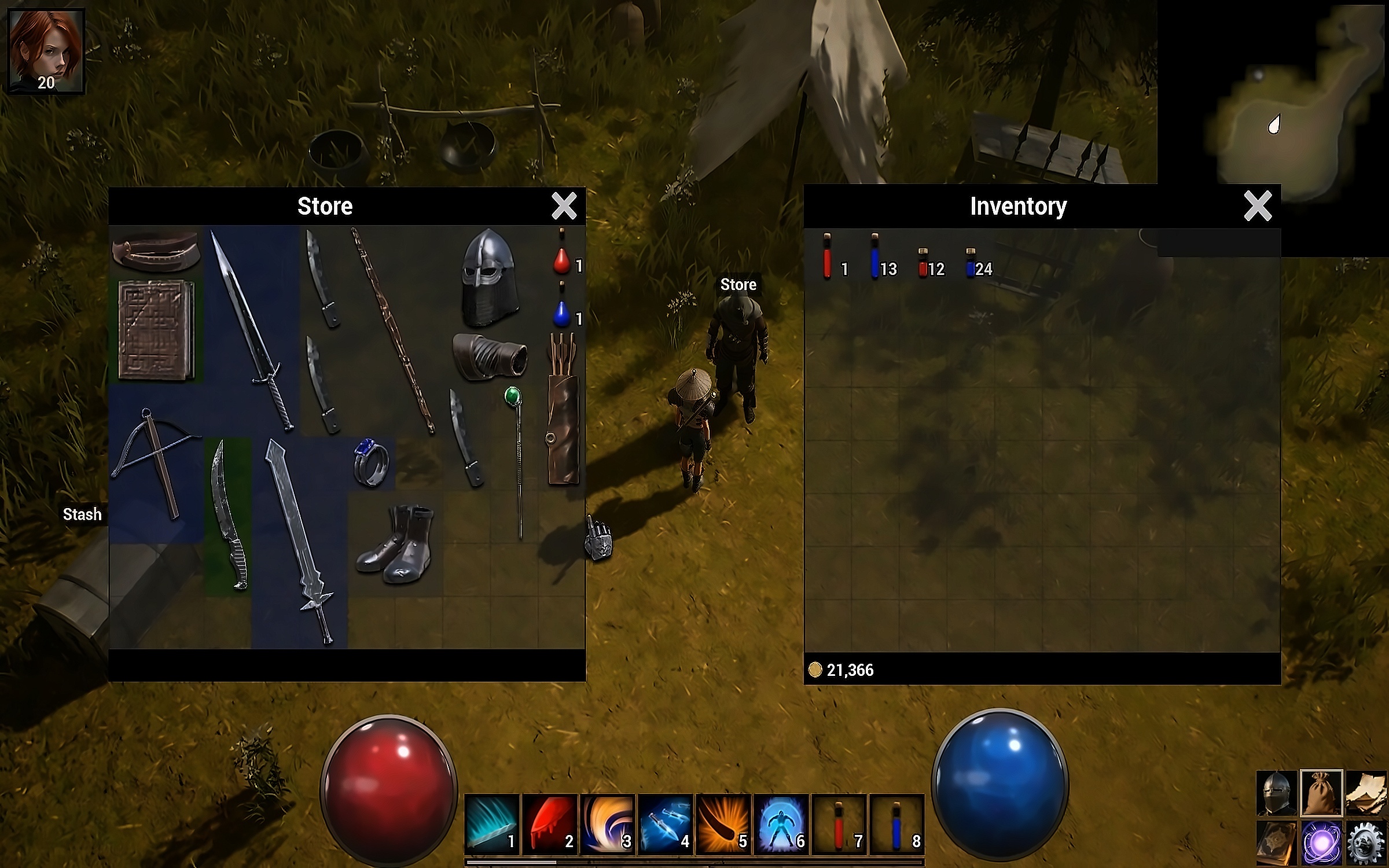Choose the engraved tome in the store
This screenshot has width=1389, height=868.
[156, 330]
